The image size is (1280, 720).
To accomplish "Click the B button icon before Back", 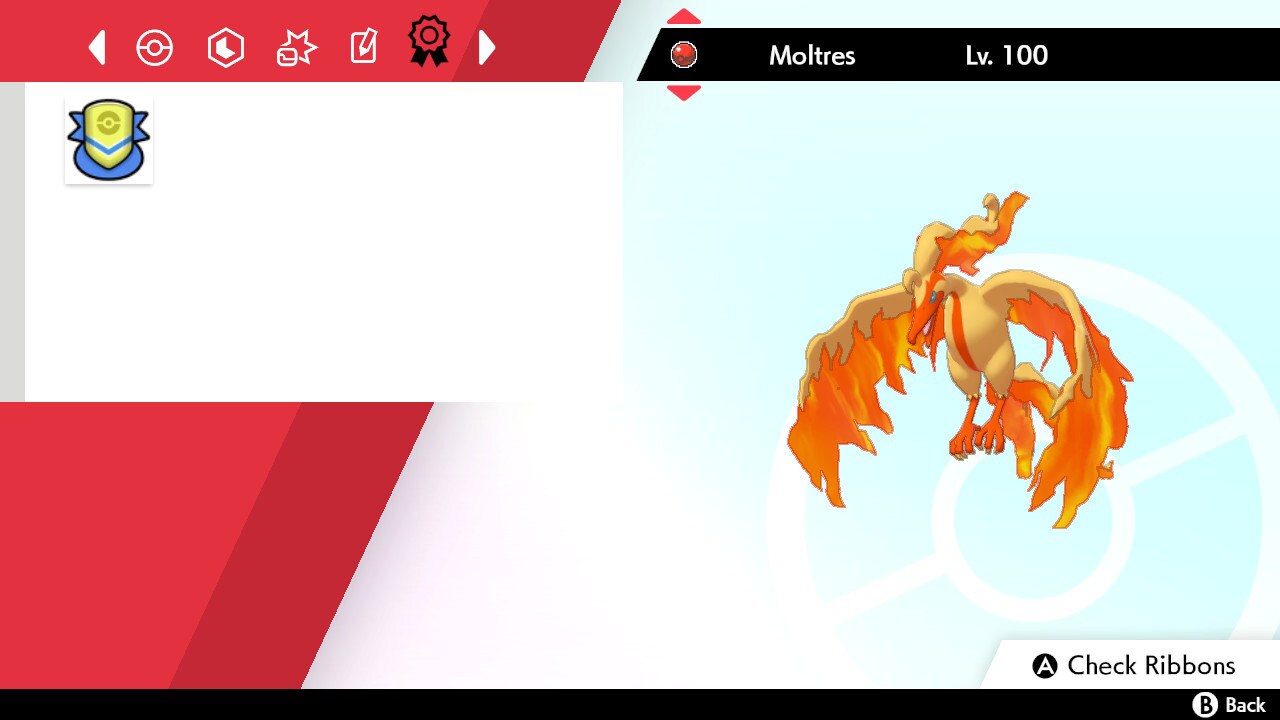I will coord(1207,705).
